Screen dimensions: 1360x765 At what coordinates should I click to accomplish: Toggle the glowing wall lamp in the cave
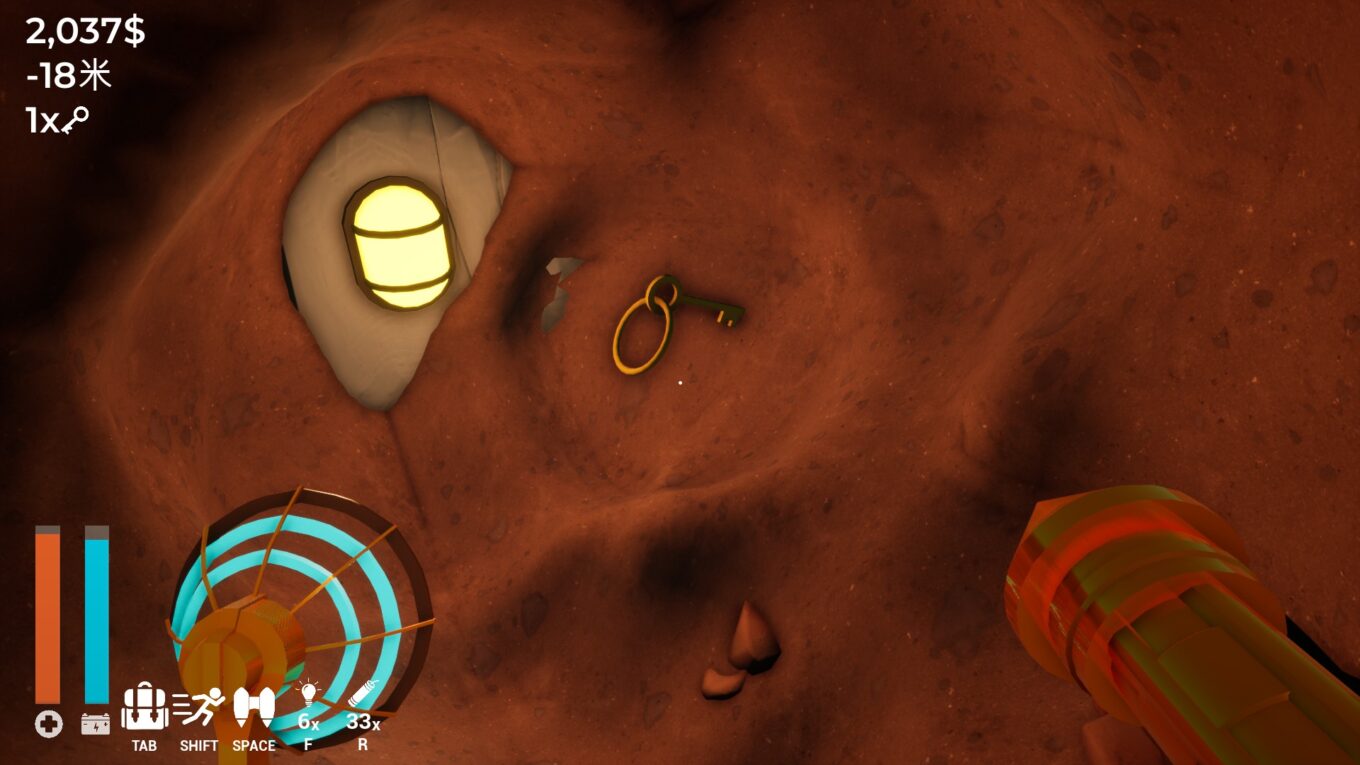pyautogui.click(x=401, y=243)
